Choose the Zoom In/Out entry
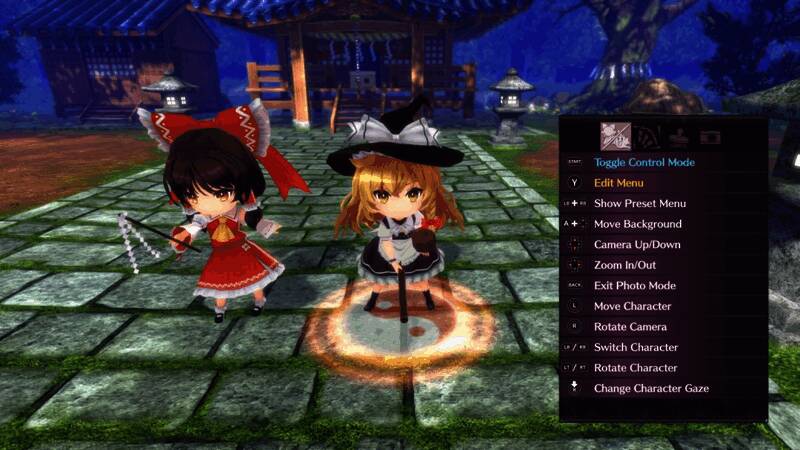Screen dimensions: 800x450 (626, 265)
